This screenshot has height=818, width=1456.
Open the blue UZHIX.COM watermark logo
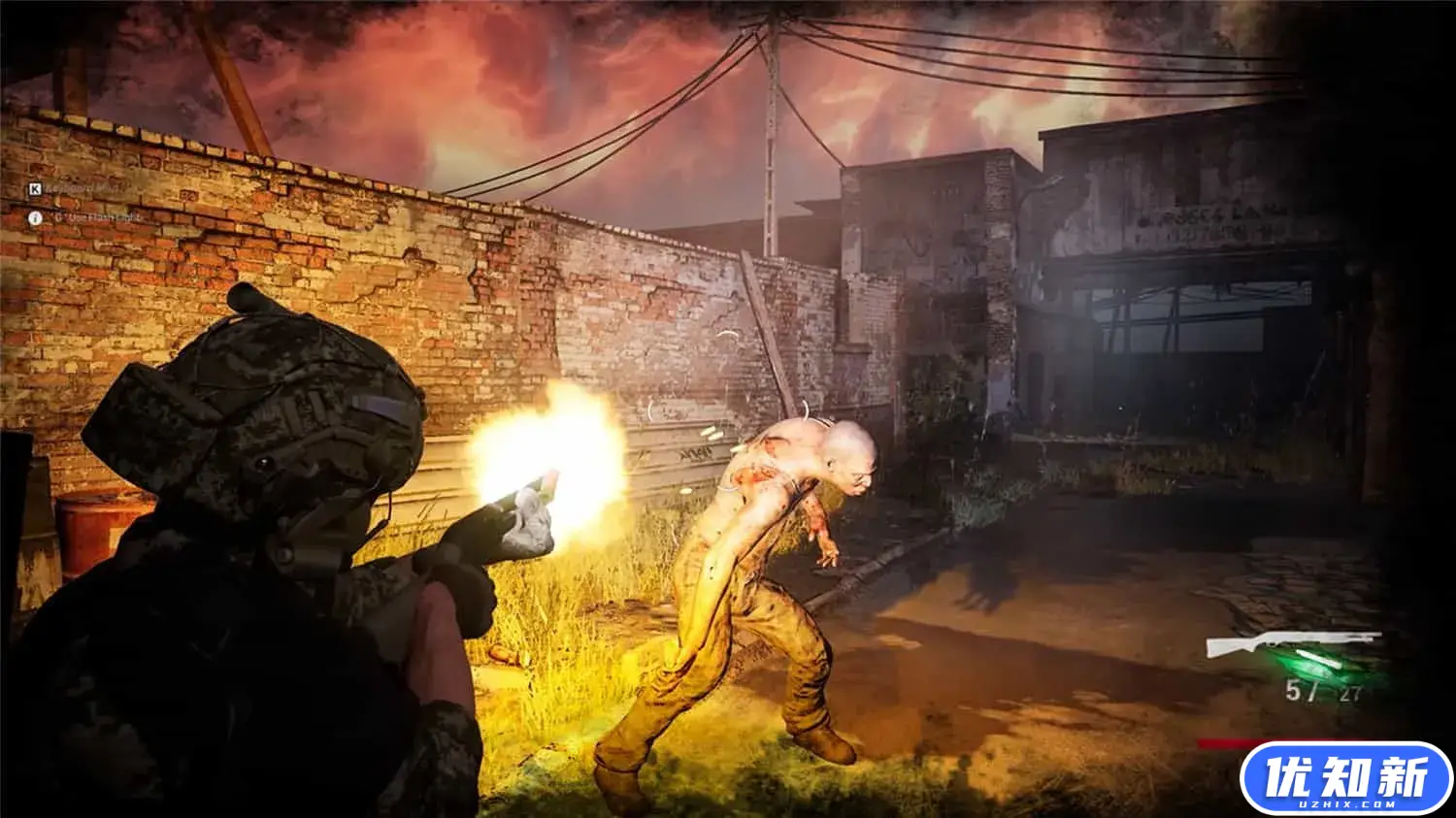[1344, 778]
